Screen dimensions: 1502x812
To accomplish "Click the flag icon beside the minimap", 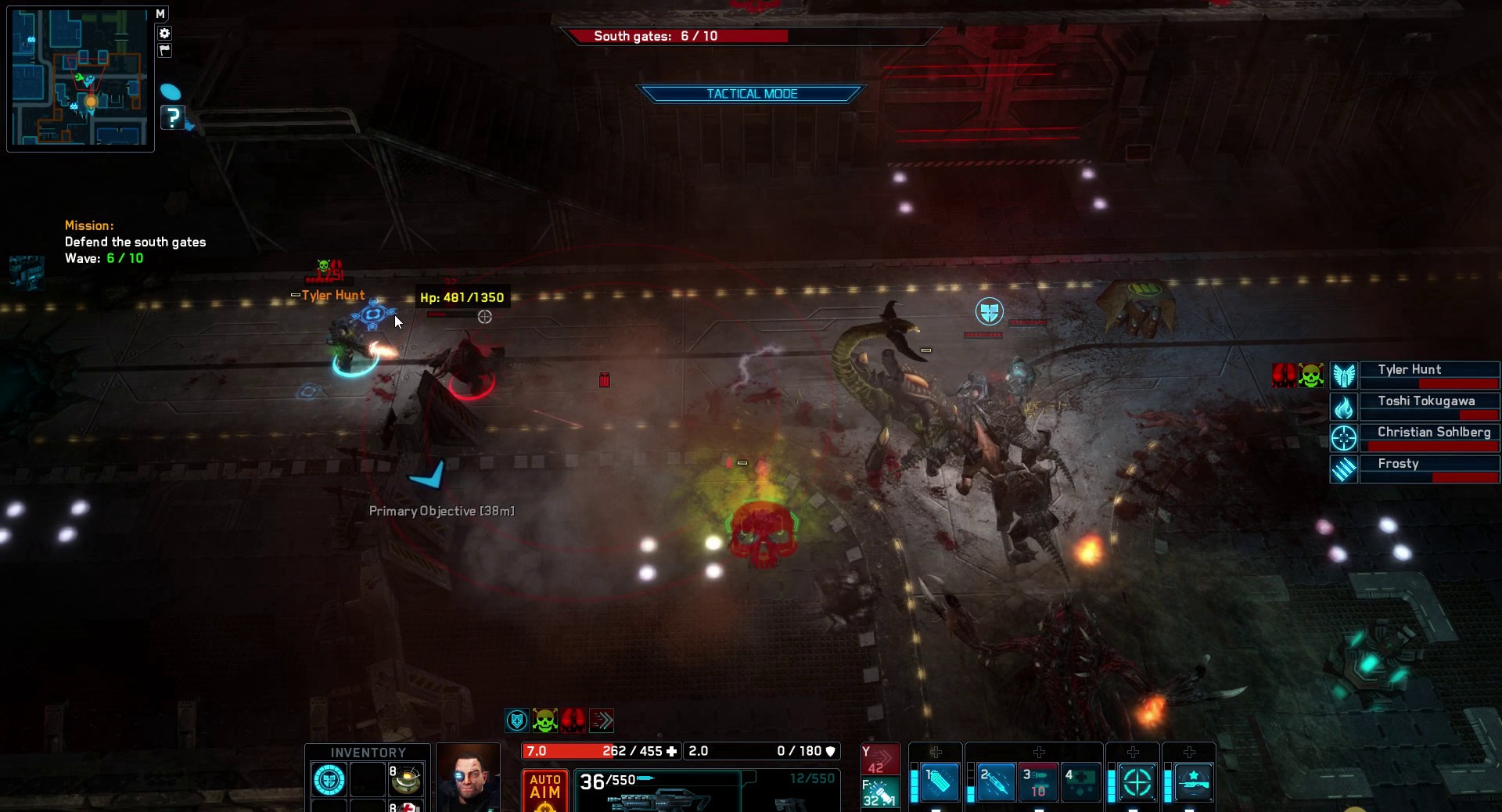I will (164, 50).
